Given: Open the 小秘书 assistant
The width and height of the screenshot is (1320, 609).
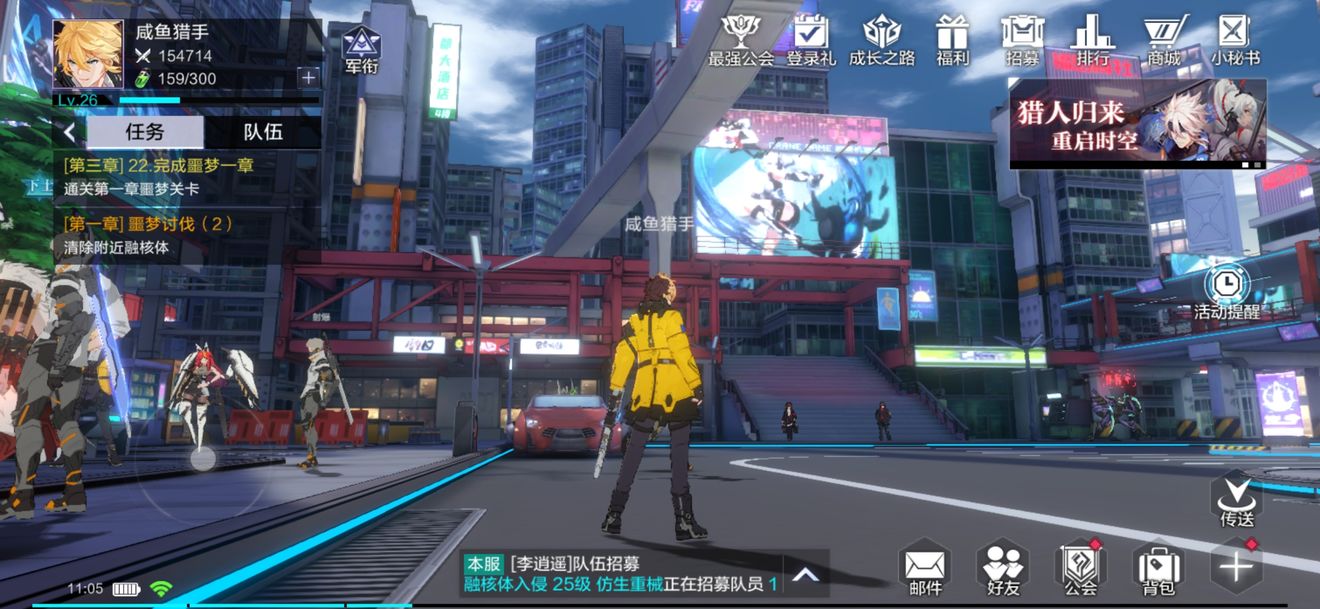Looking at the screenshot, I should [1235, 38].
